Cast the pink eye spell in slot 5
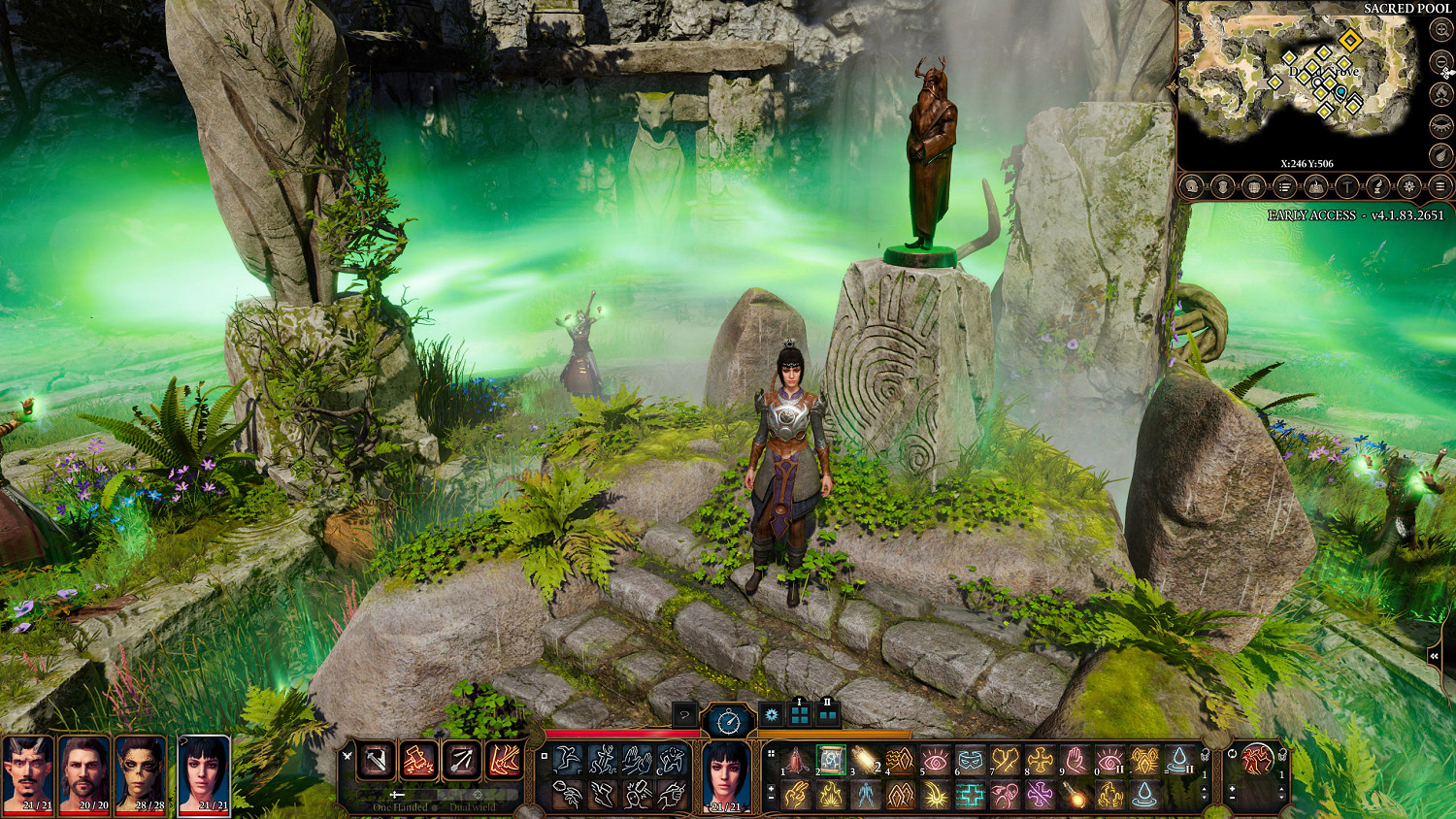 click(x=935, y=760)
